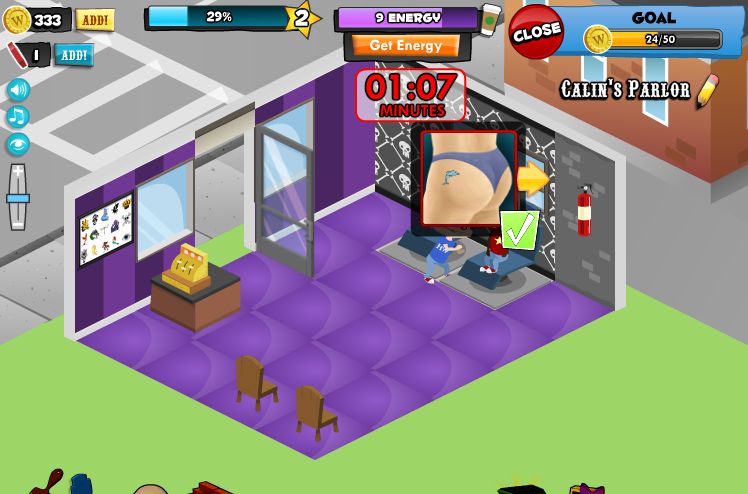Toggle the eye visibility button

click(x=18, y=144)
